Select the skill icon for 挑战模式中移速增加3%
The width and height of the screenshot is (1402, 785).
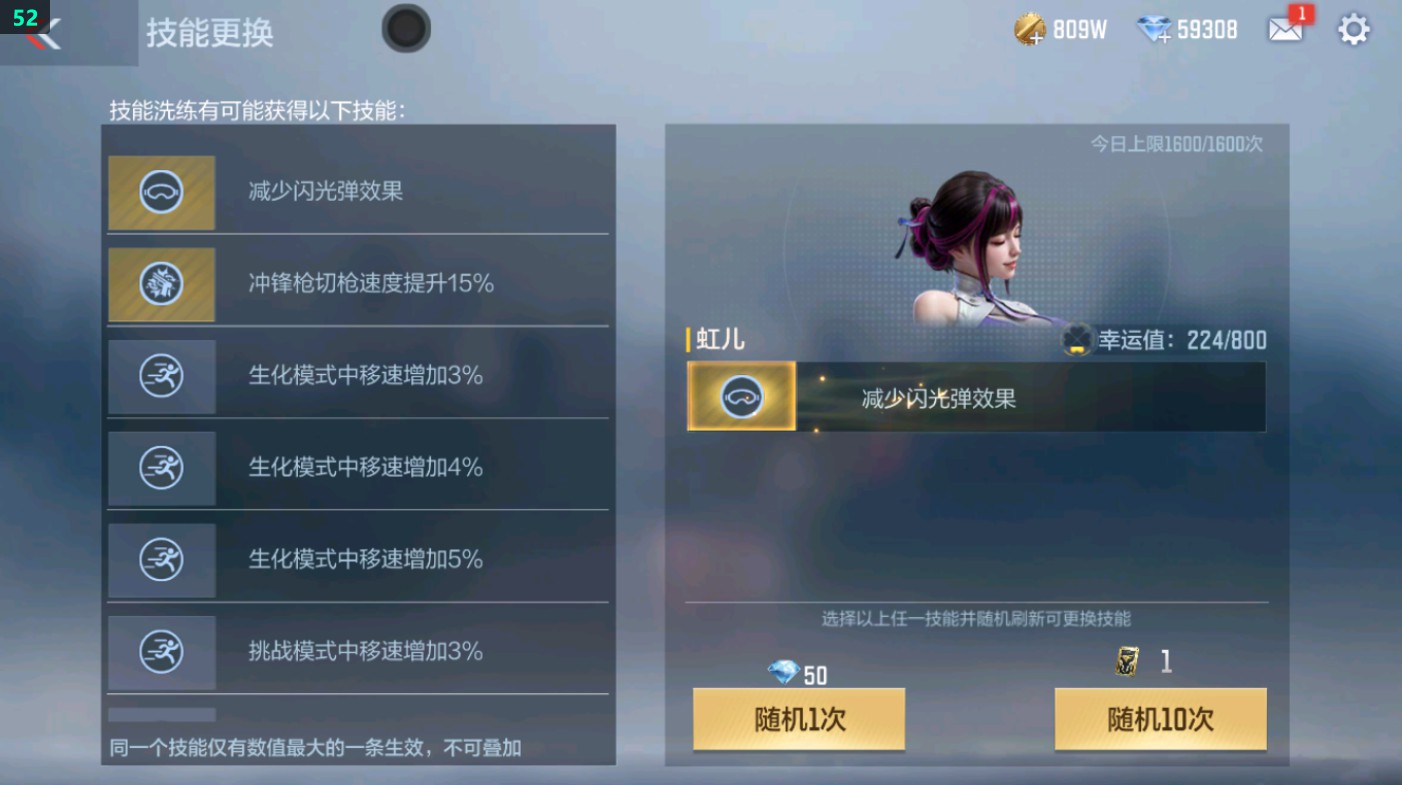tap(161, 652)
